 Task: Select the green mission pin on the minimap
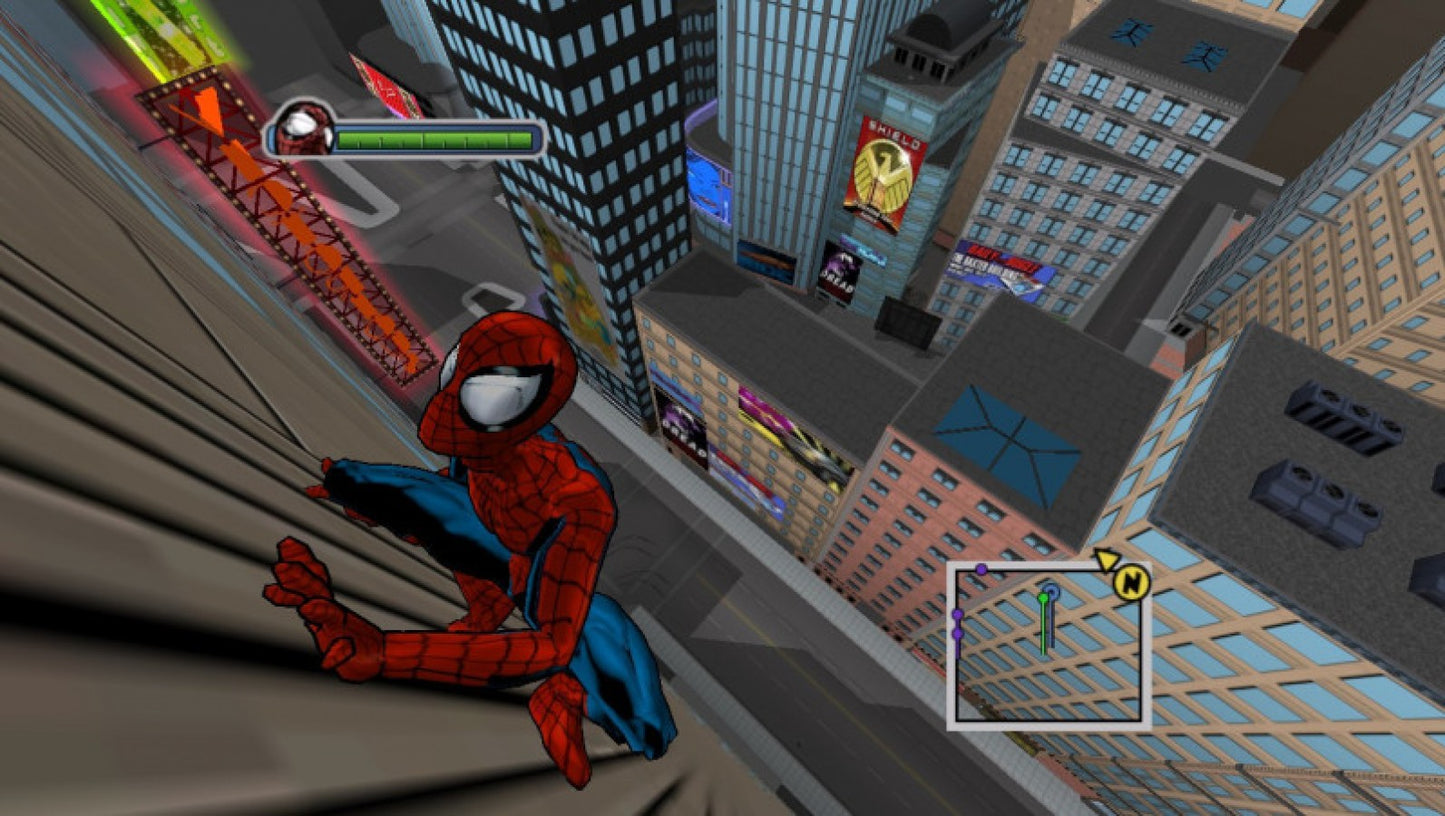pos(1044,597)
